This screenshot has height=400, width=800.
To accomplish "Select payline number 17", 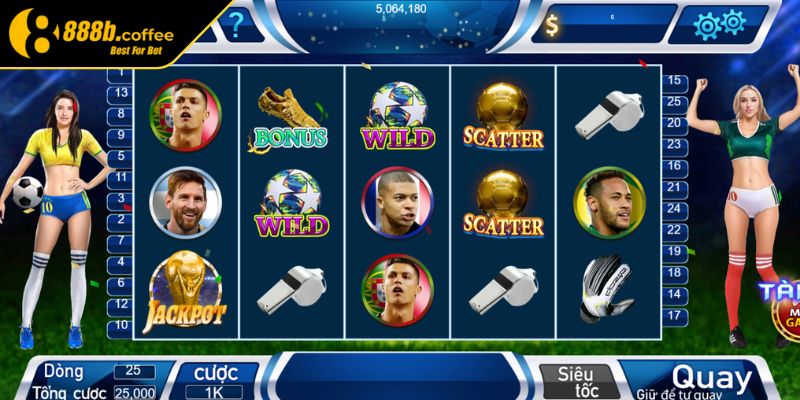I will [675, 315].
